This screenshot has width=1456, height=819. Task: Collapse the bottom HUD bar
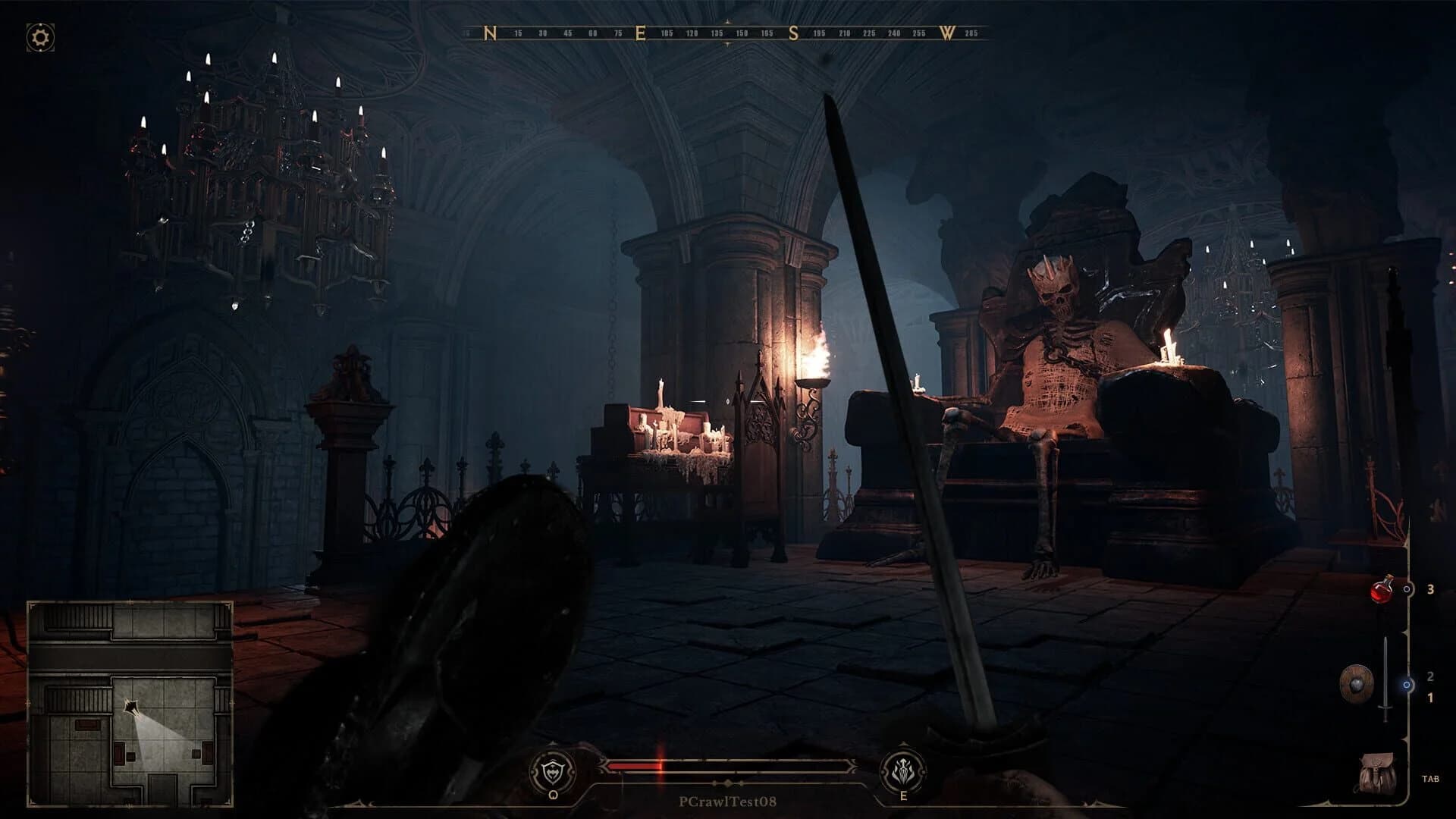tap(730, 771)
